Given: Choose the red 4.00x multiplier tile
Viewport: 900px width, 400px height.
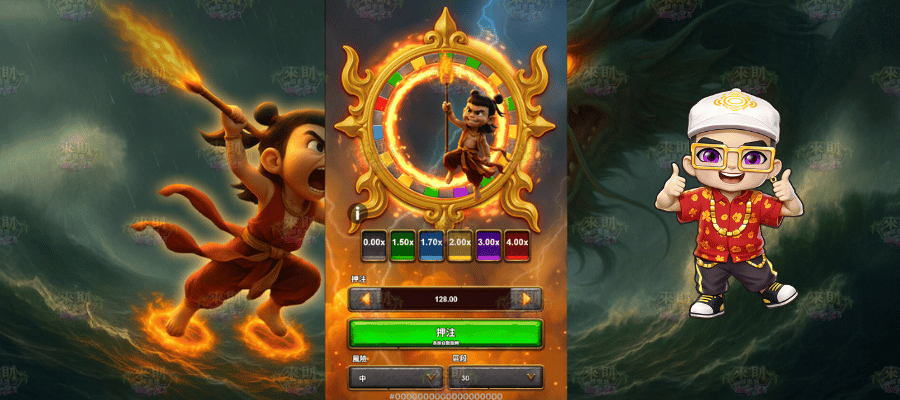Looking at the screenshot, I should click(518, 242).
